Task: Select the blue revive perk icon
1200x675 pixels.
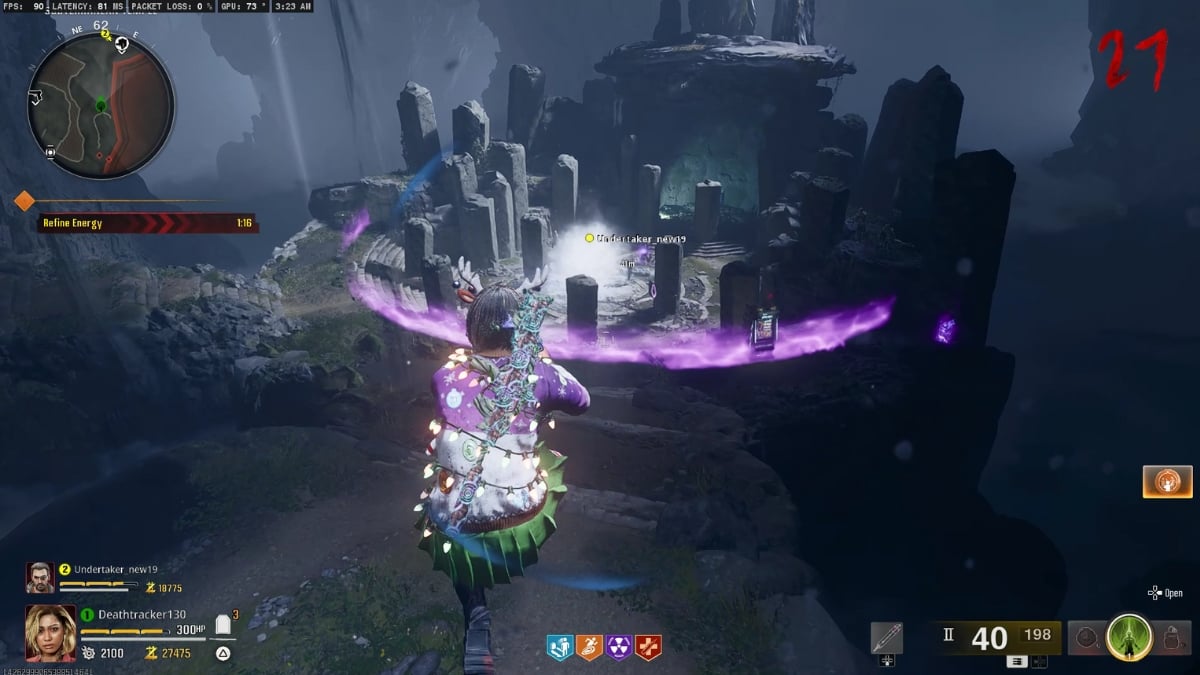Action: [x=560, y=648]
